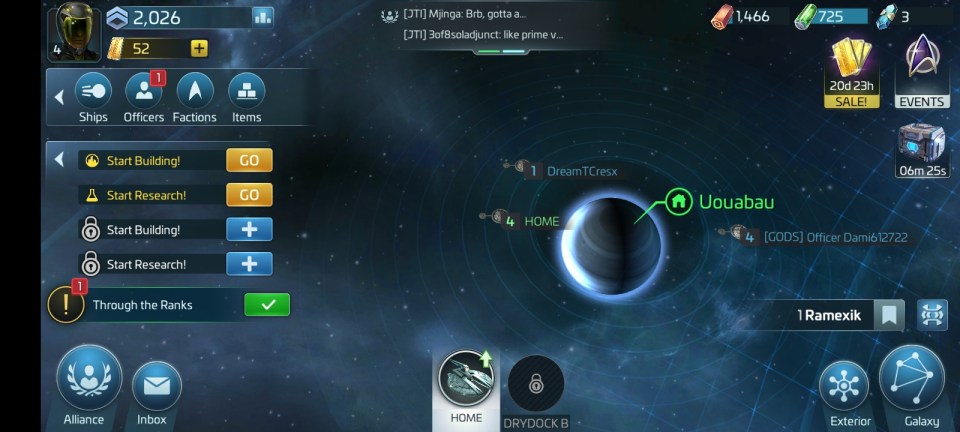Click GO next to yellow Start Building
This screenshot has width=960, height=432.
pyautogui.click(x=249, y=160)
